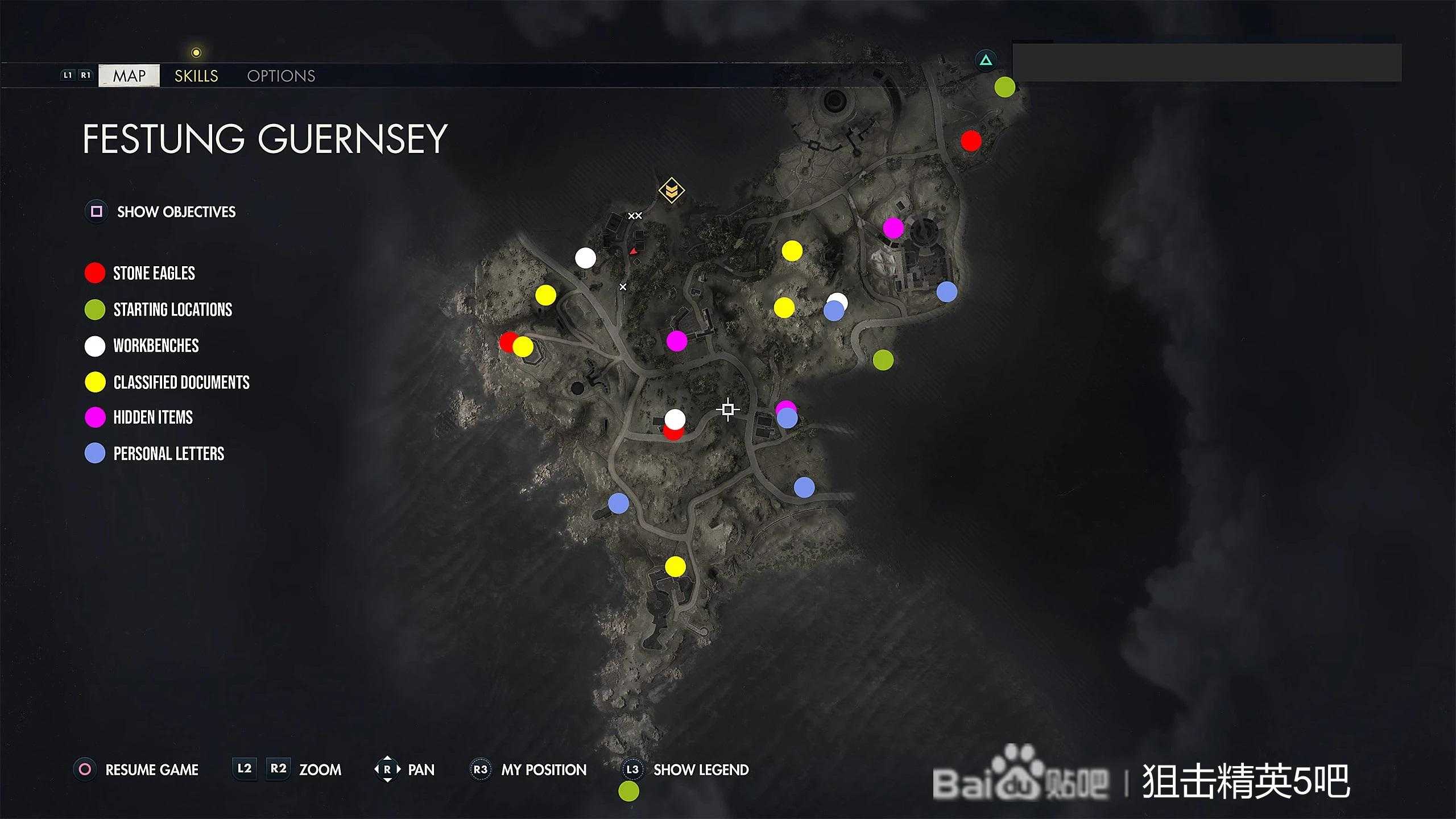The width and height of the screenshot is (1456, 819).
Task: Activate the Pan map control
Action: [x=421, y=770]
